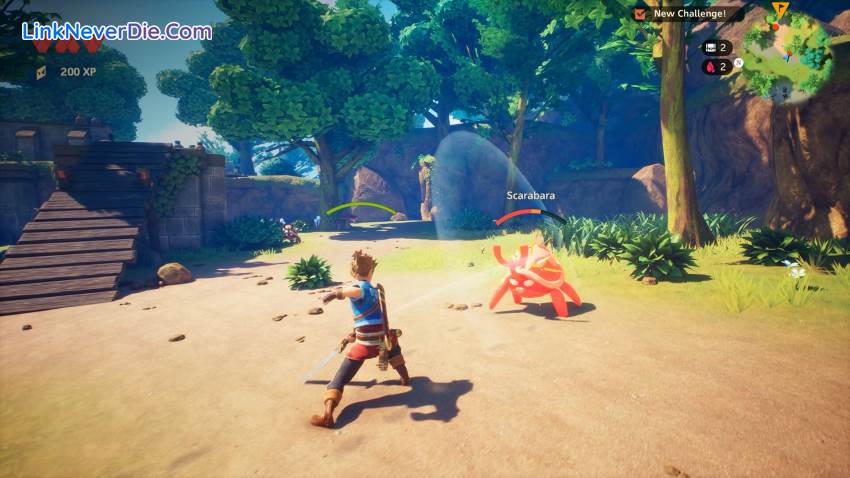
Task: Click the gold level badge beside 200 XP
Action: point(41,72)
